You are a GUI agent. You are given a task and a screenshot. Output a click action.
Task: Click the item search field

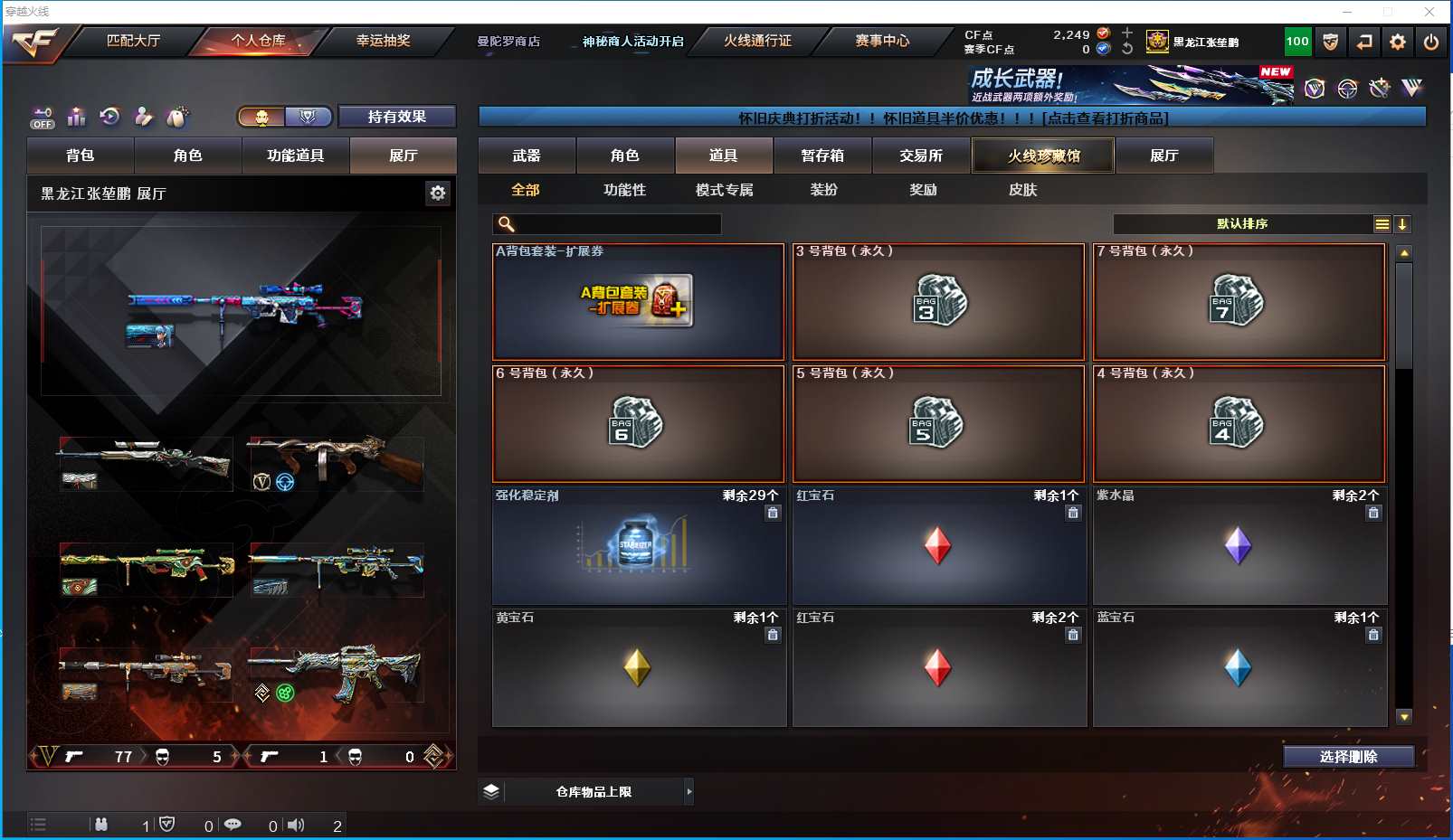[615, 224]
